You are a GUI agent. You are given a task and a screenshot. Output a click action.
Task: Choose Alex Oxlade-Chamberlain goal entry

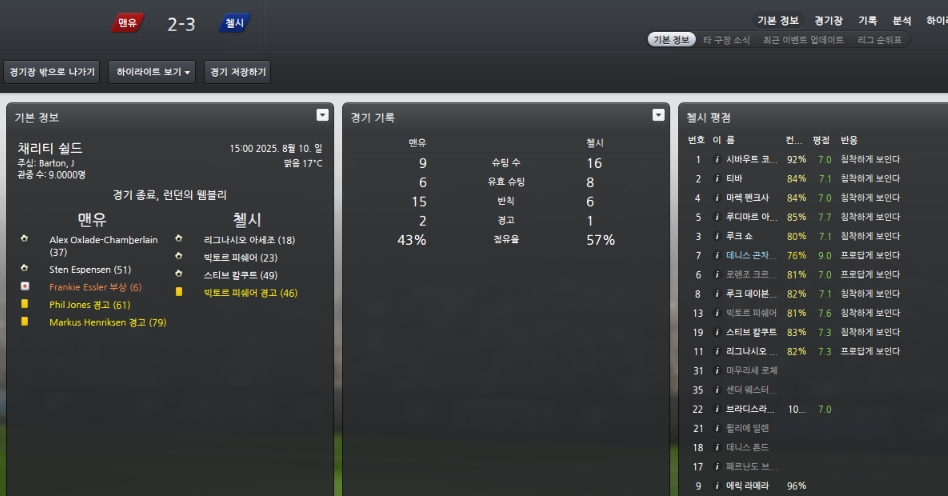point(103,245)
